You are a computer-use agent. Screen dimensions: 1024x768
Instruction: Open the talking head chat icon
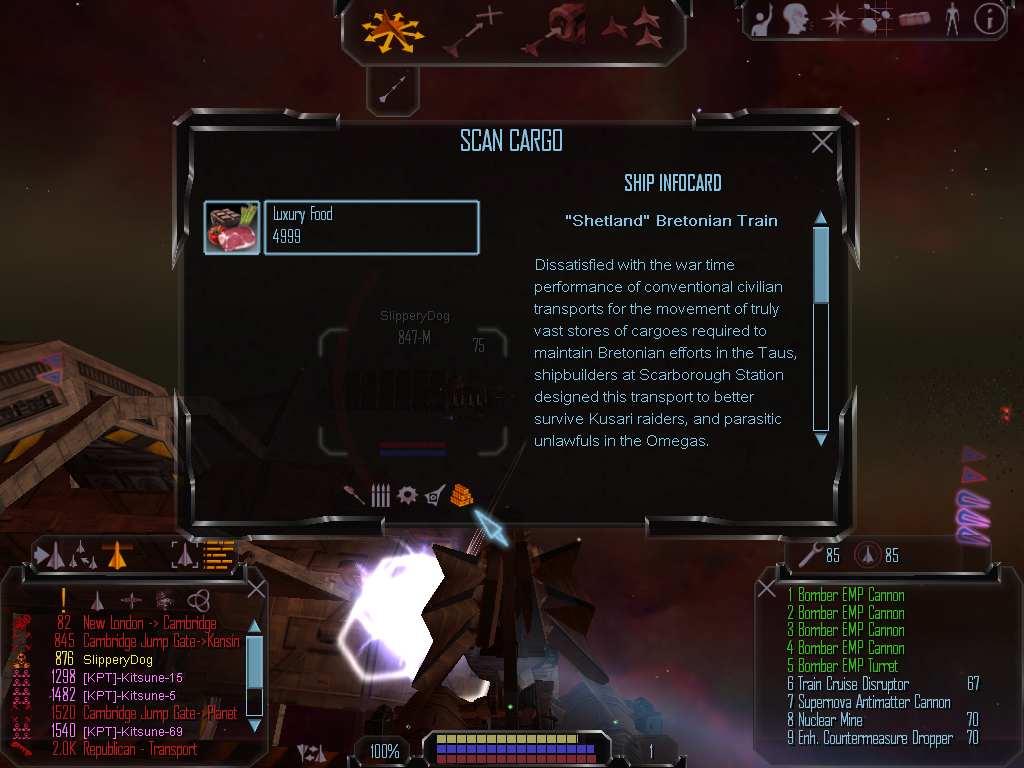pos(796,19)
